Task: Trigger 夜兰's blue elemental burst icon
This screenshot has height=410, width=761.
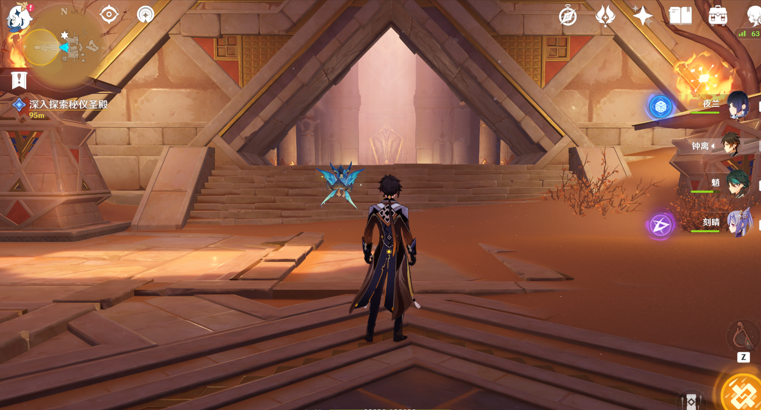Action: click(x=660, y=107)
